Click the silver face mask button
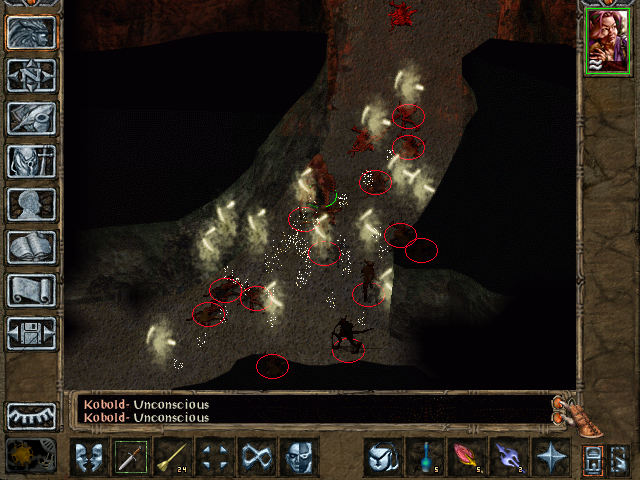Viewport: 640px width, 480px height. tap(299, 457)
